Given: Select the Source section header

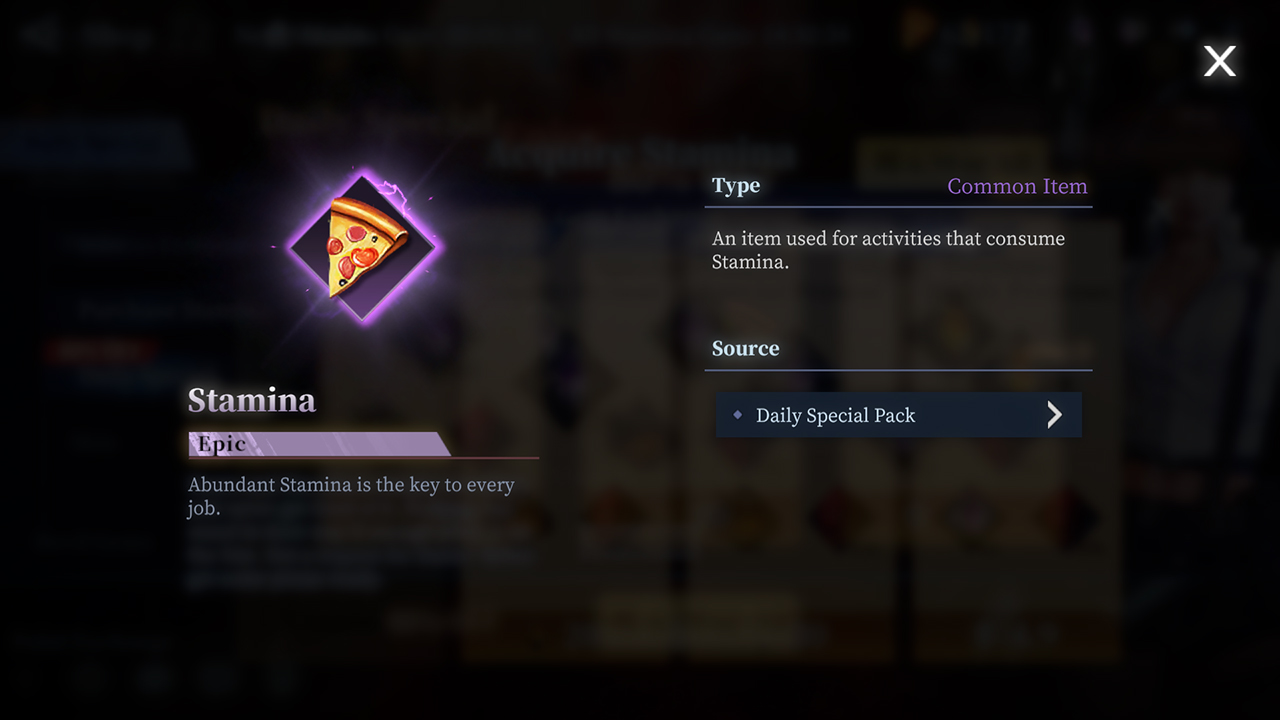Looking at the screenshot, I should [745, 348].
